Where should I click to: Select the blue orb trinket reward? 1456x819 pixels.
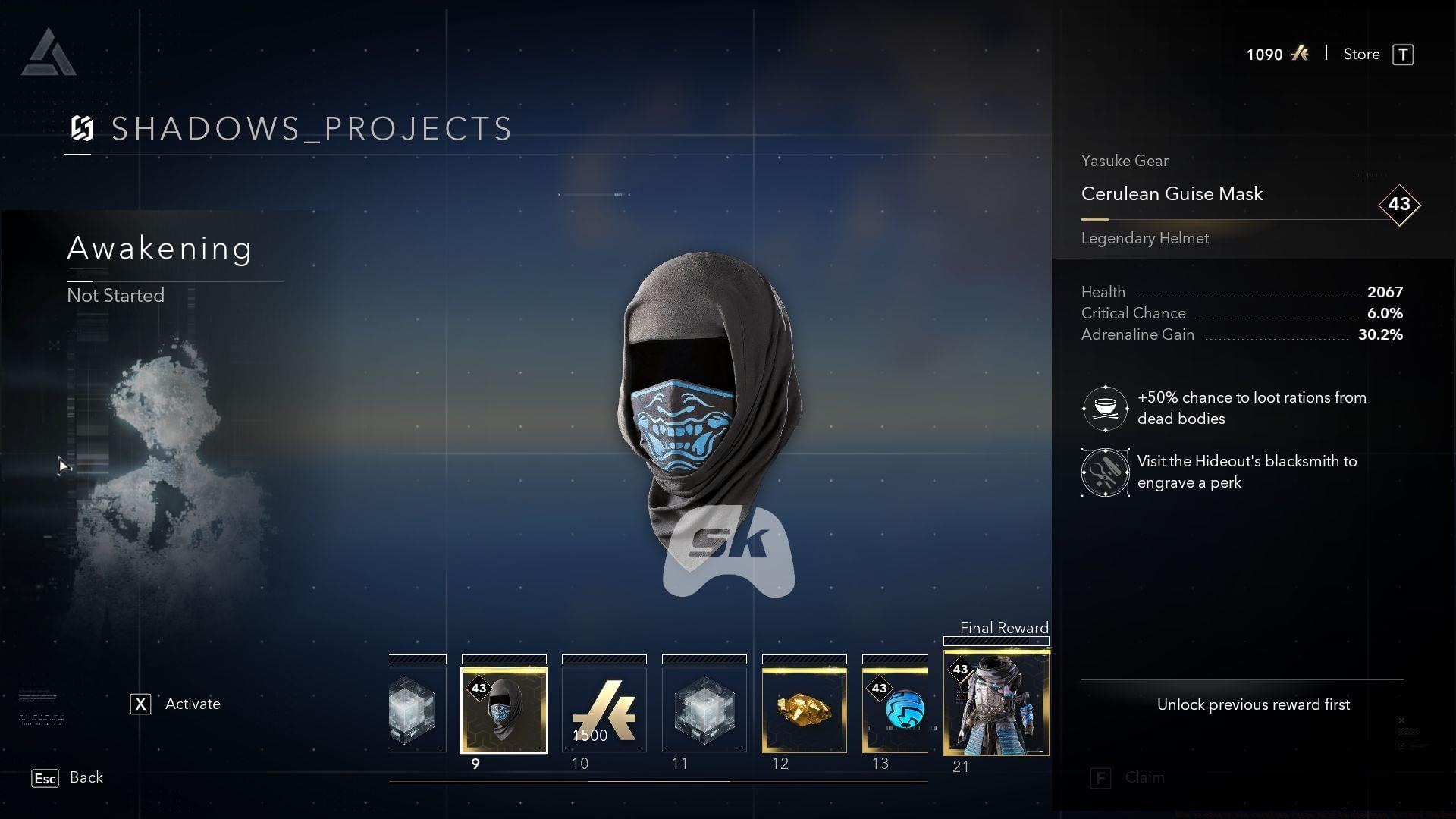click(x=896, y=710)
